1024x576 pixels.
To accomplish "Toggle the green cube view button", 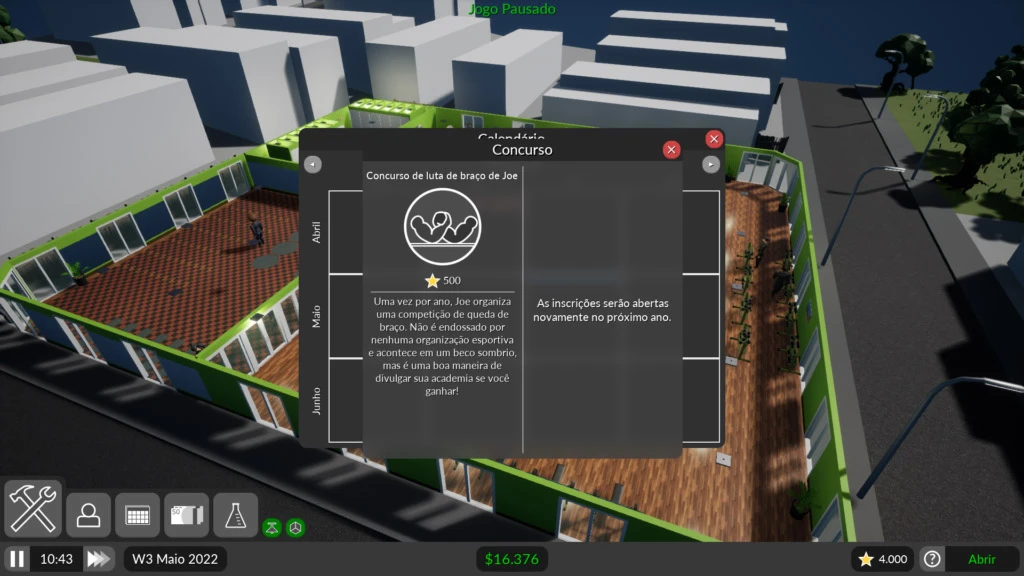I will 295,527.
